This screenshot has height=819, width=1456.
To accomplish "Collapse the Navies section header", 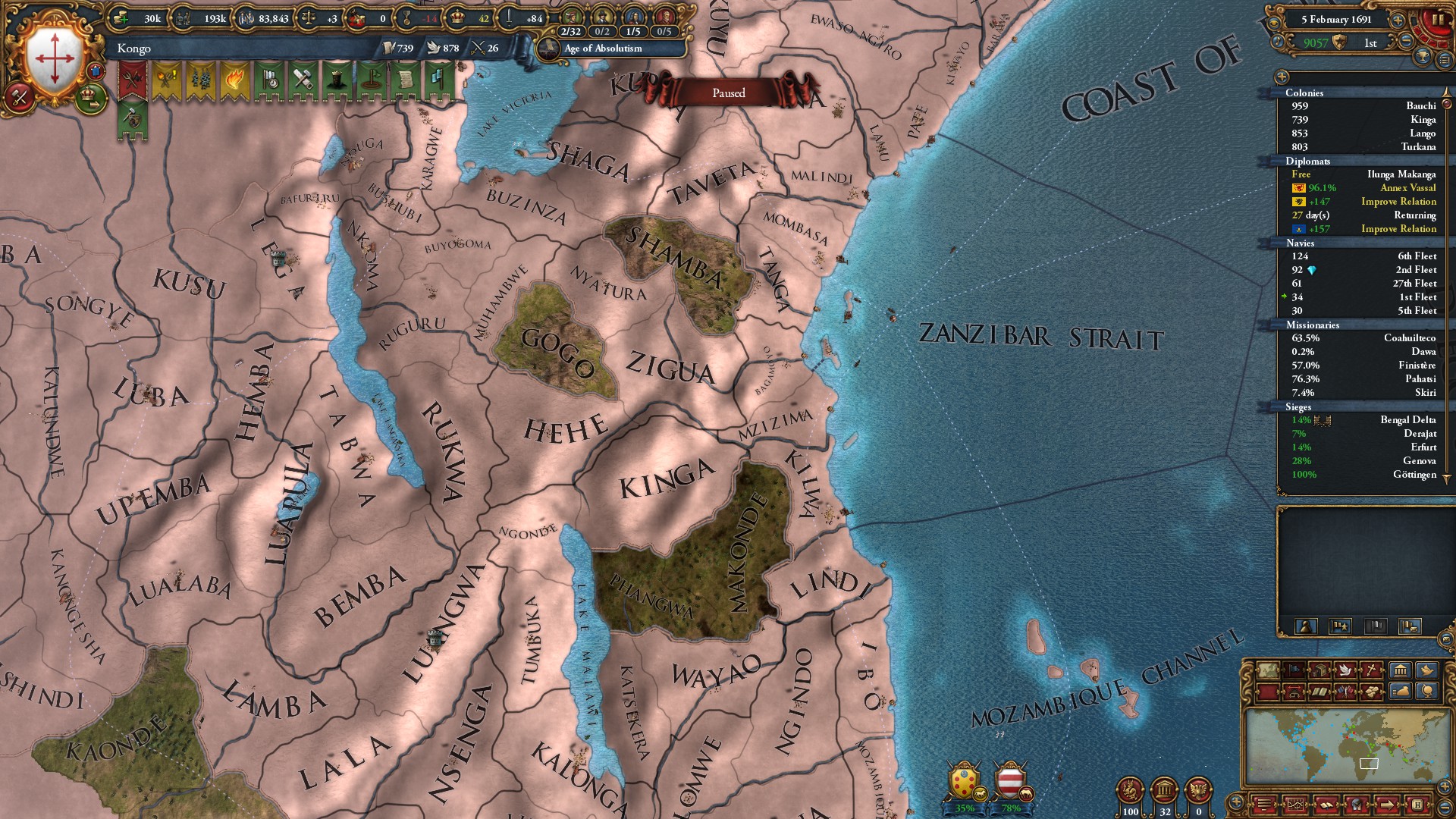I will pos(1300,243).
